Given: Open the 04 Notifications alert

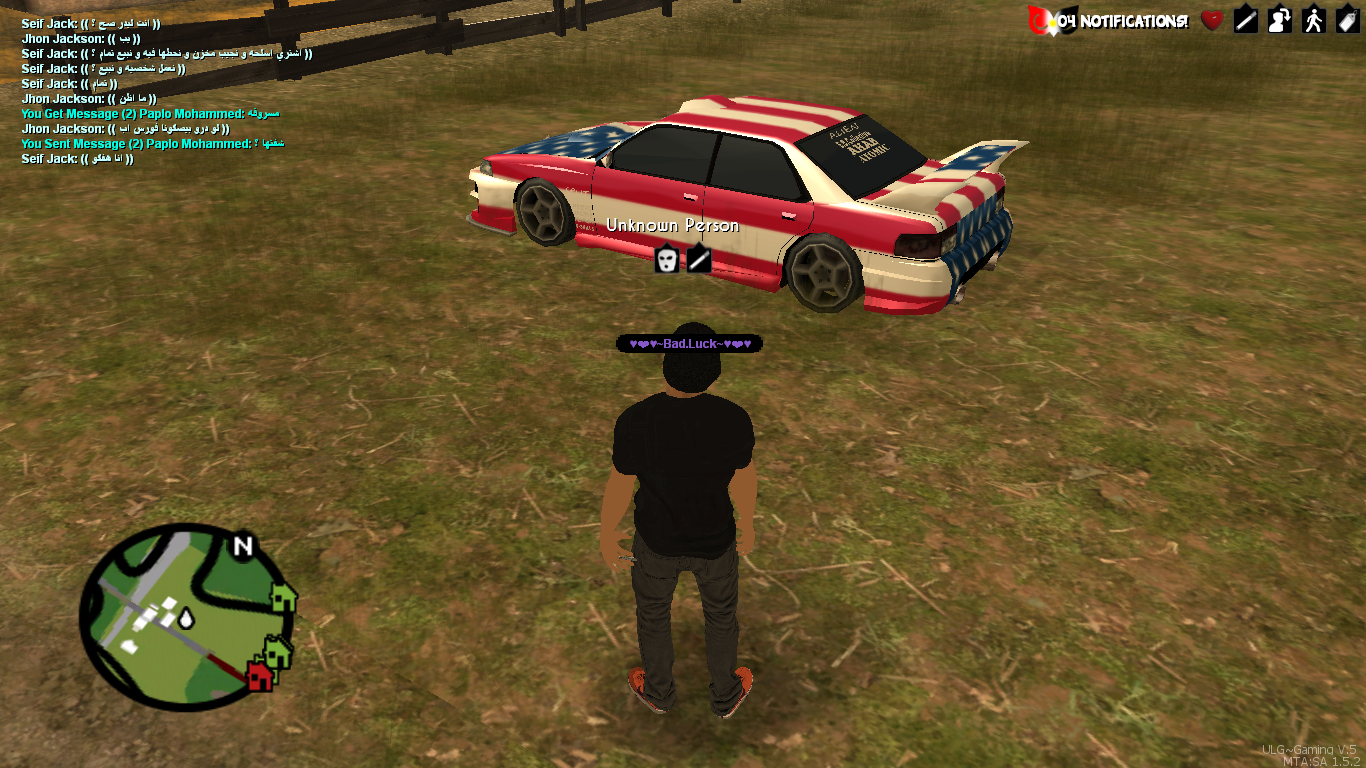Looking at the screenshot, I should click(x=1110, y=20).
